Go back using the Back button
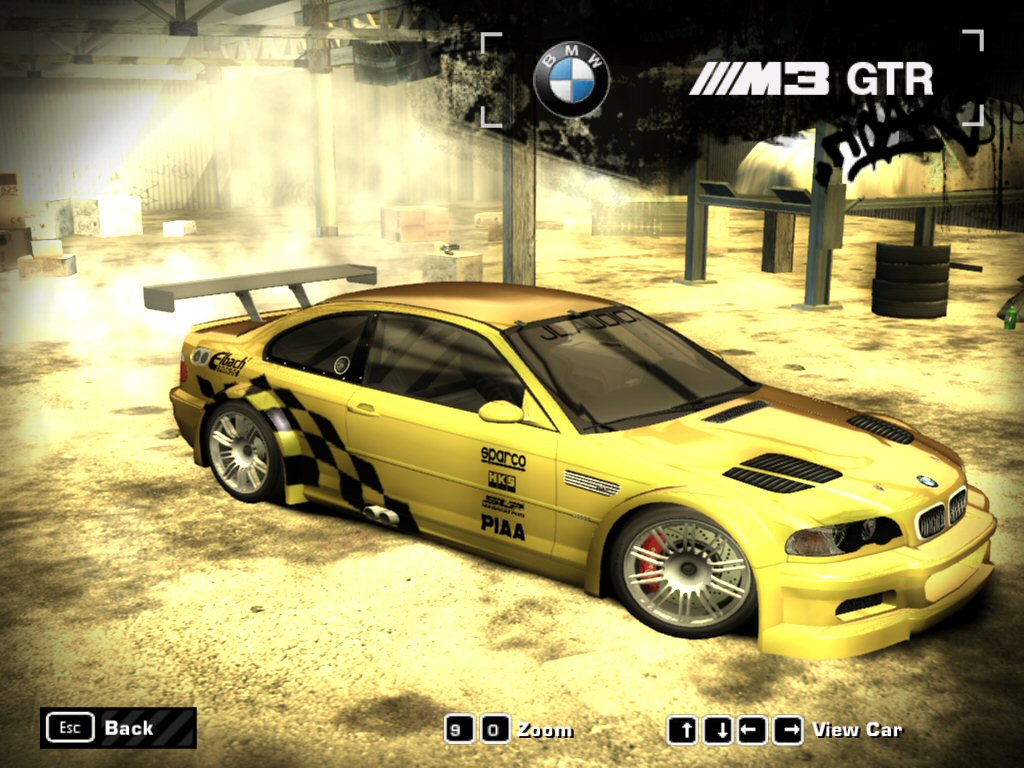 click(x=118, y=728)
